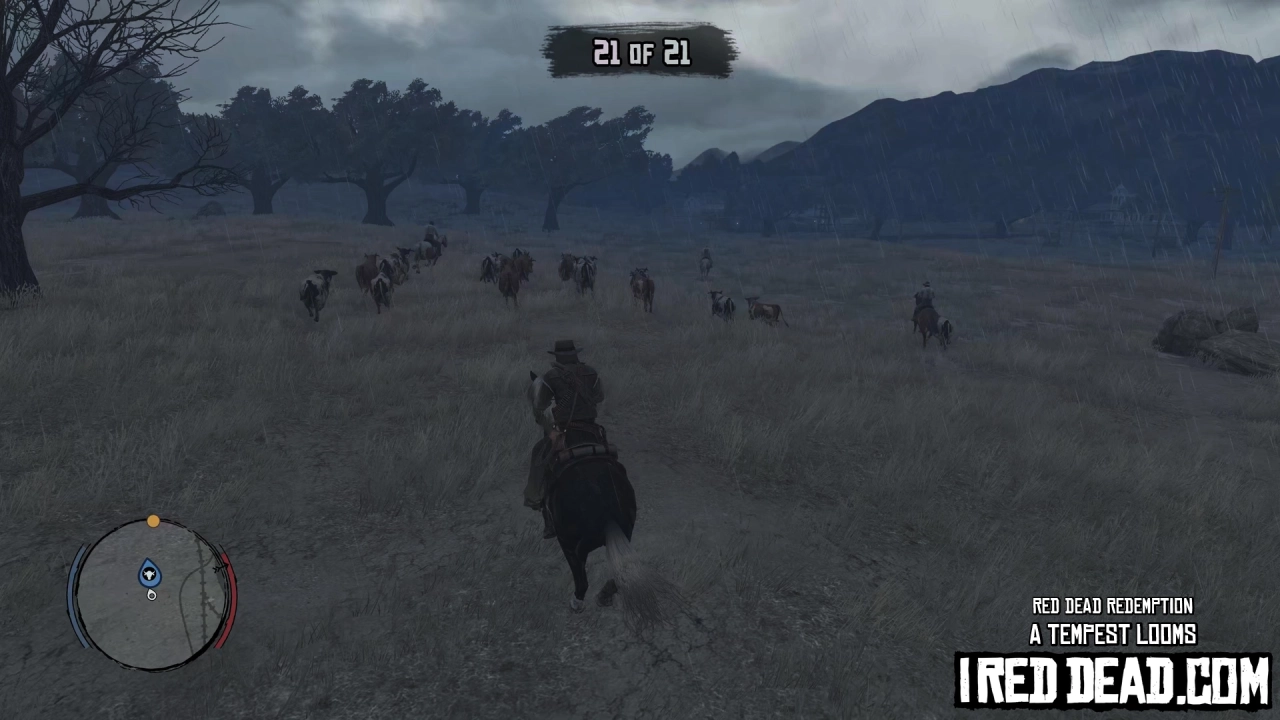1280x720 pixels.
Task: Select the RED DEAD REDEMPTION title text
Action: 1113,606
